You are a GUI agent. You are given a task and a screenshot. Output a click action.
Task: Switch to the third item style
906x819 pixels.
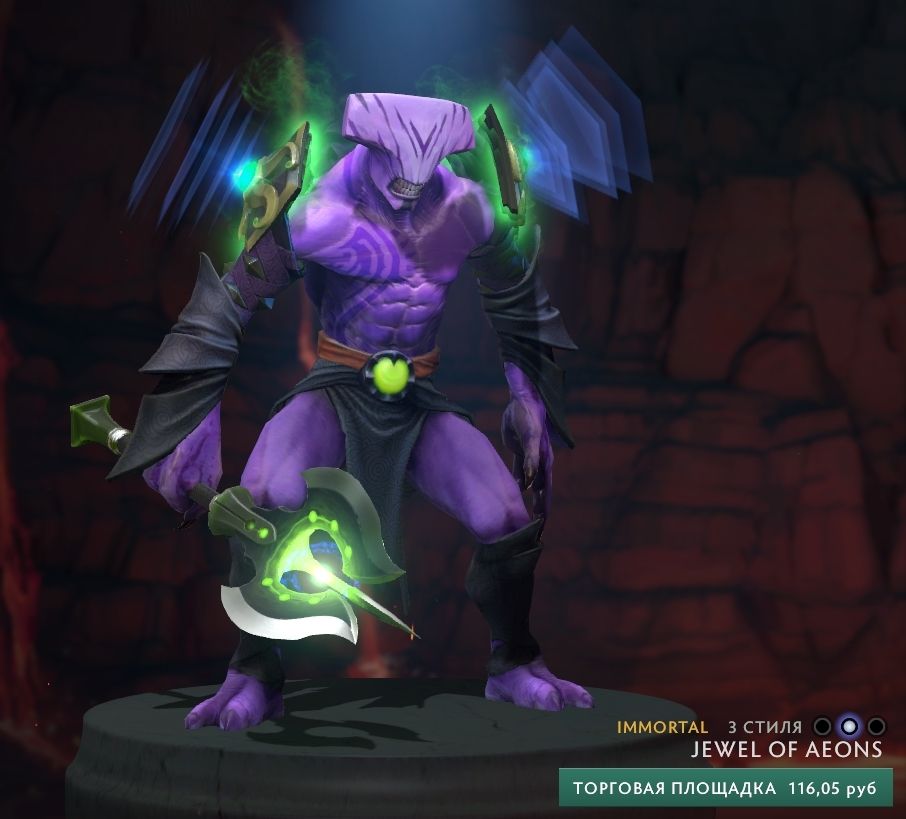pos(876,726)
